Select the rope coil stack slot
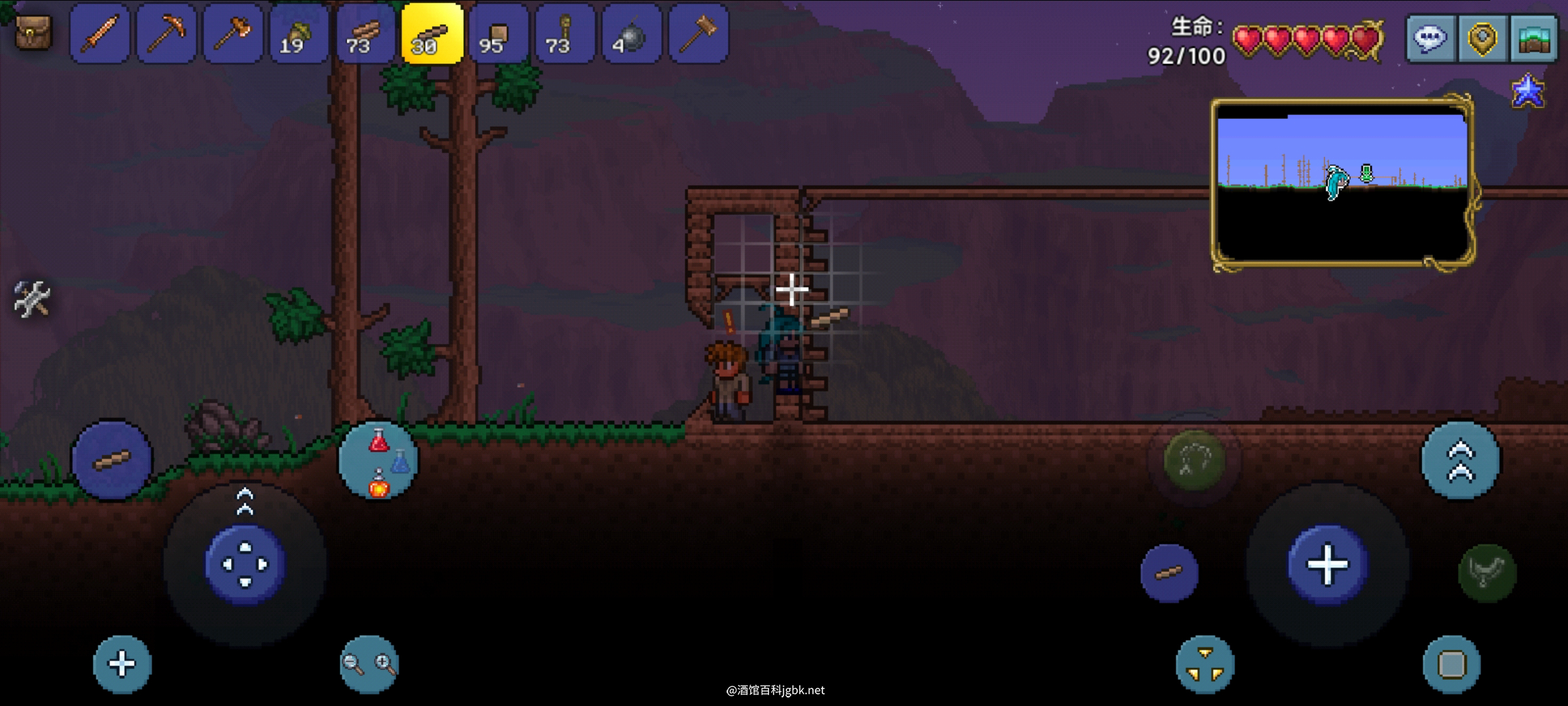This screenshot has height=706, width=1568. [564, 33]
